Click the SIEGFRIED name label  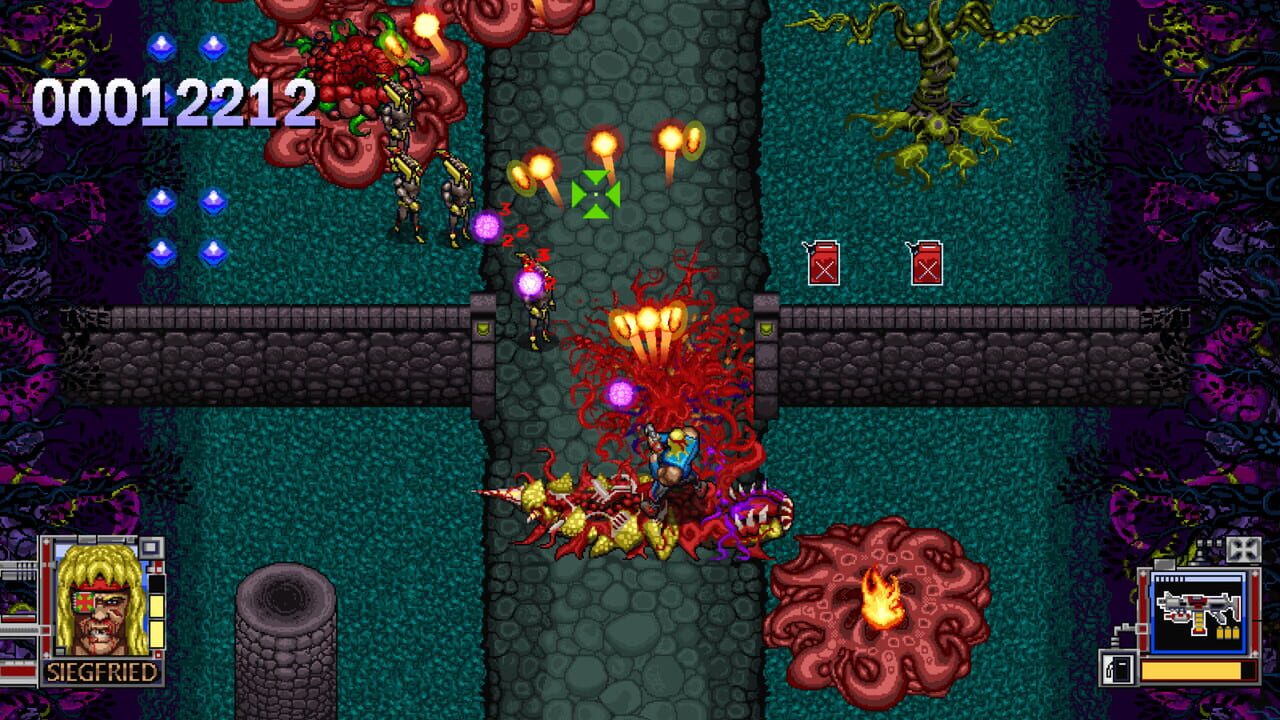click(x=100, y=671)
